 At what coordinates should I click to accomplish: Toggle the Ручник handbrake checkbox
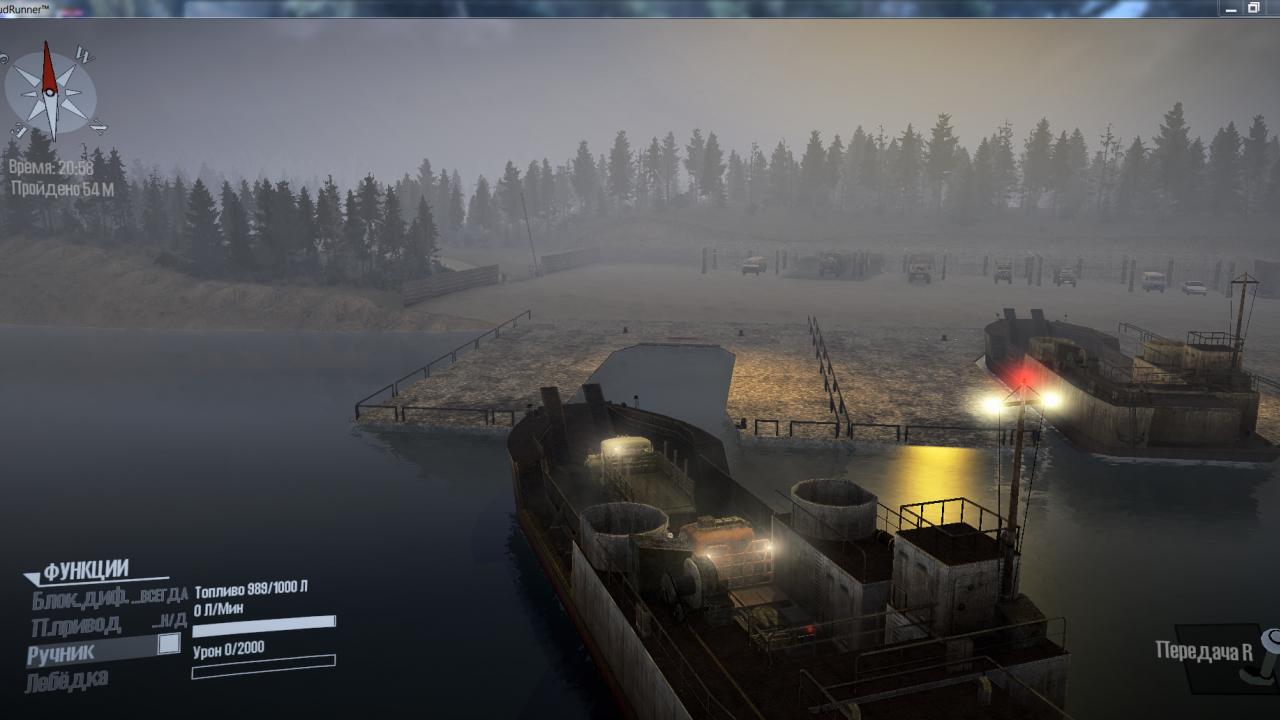169,644
